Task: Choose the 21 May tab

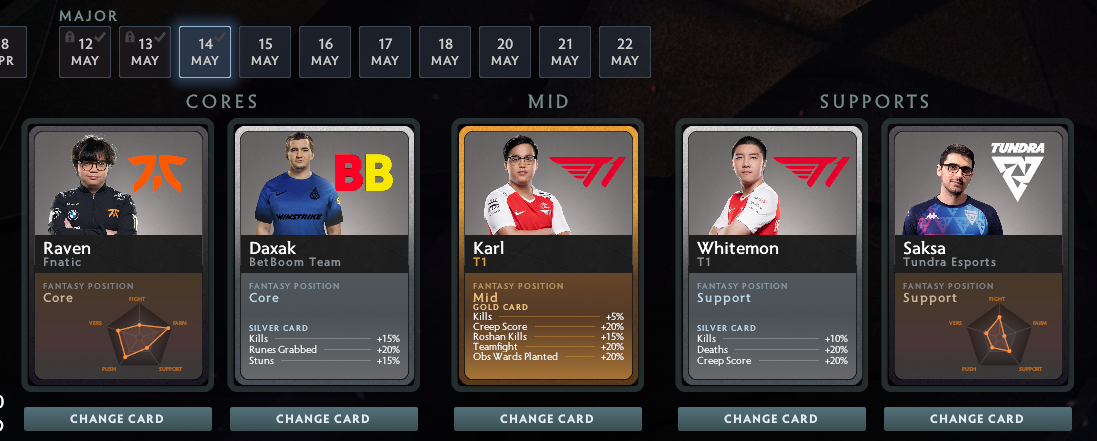Action: point(565,52)
